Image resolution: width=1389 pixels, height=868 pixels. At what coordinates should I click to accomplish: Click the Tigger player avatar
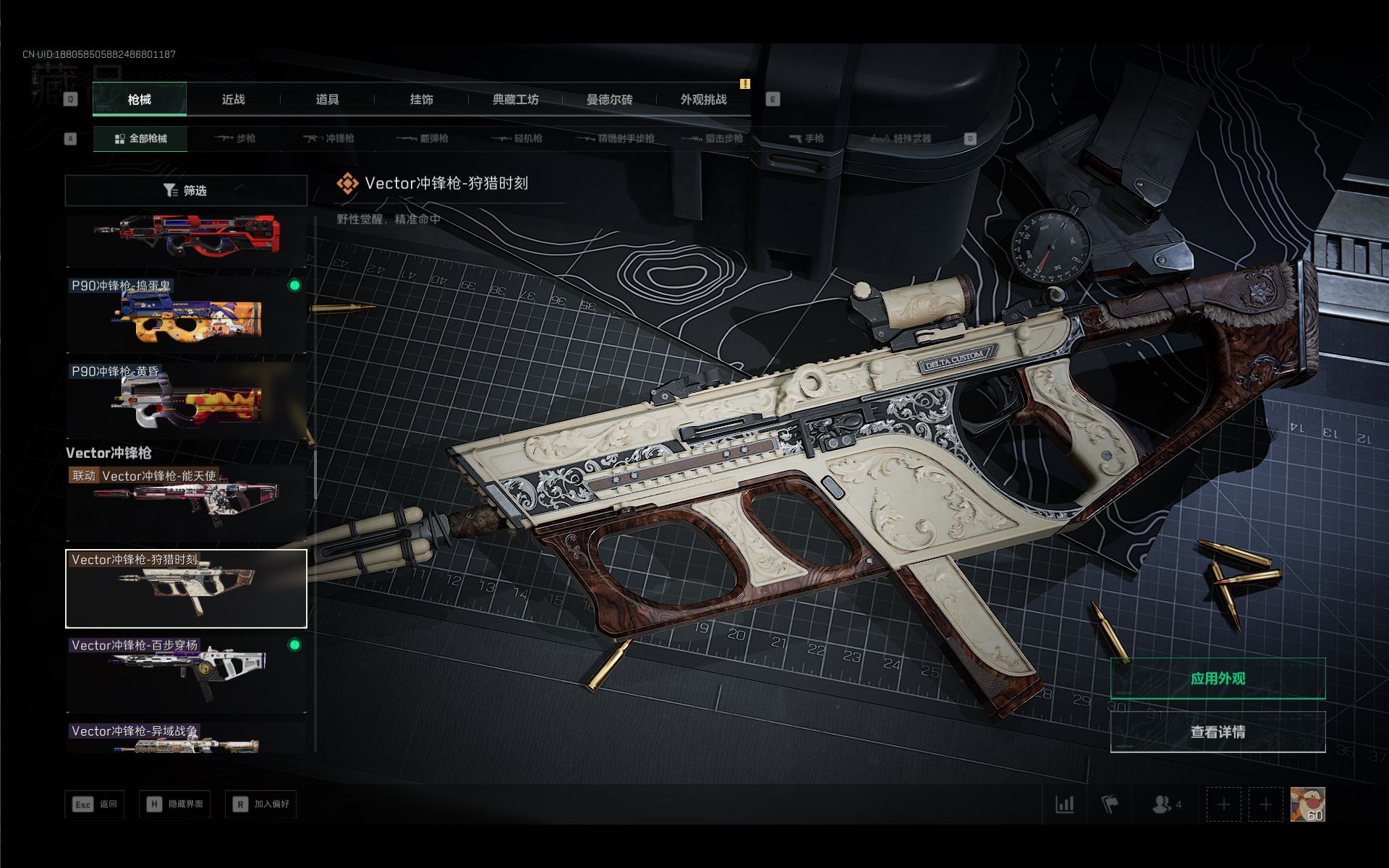click(1307, 804)
